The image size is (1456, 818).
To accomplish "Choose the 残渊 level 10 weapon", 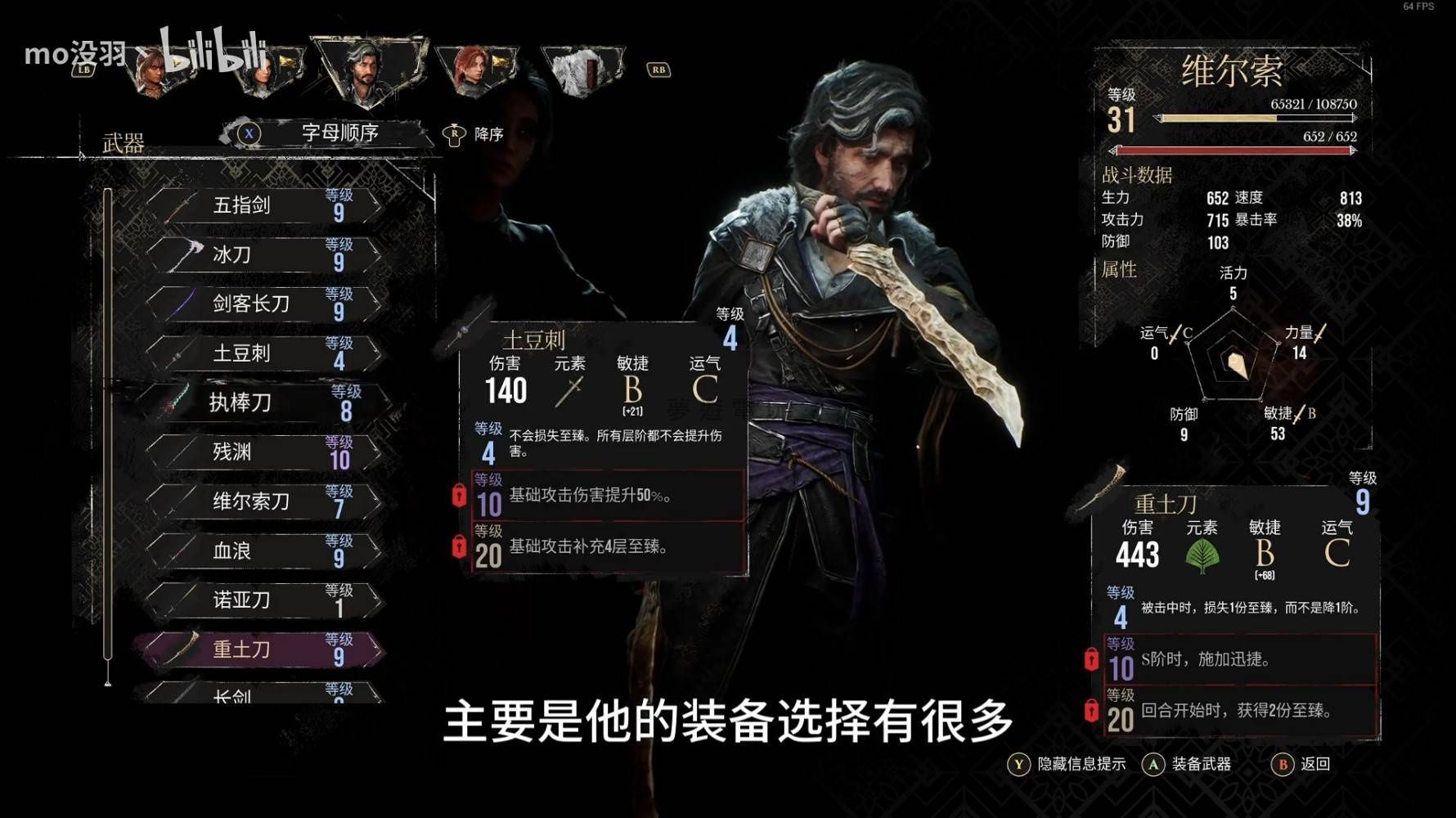I will [262, 452].
